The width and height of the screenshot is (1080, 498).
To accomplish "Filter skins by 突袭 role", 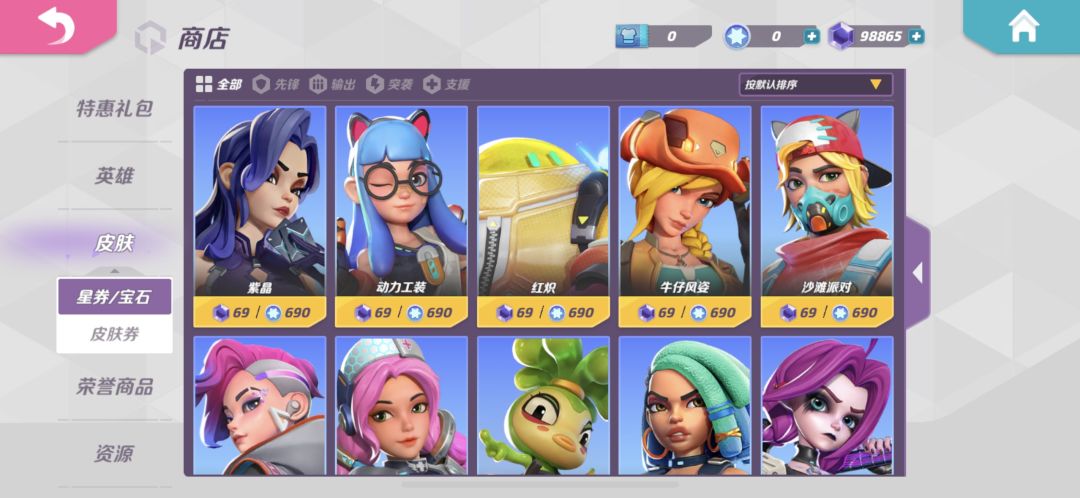I will [390, 84].
